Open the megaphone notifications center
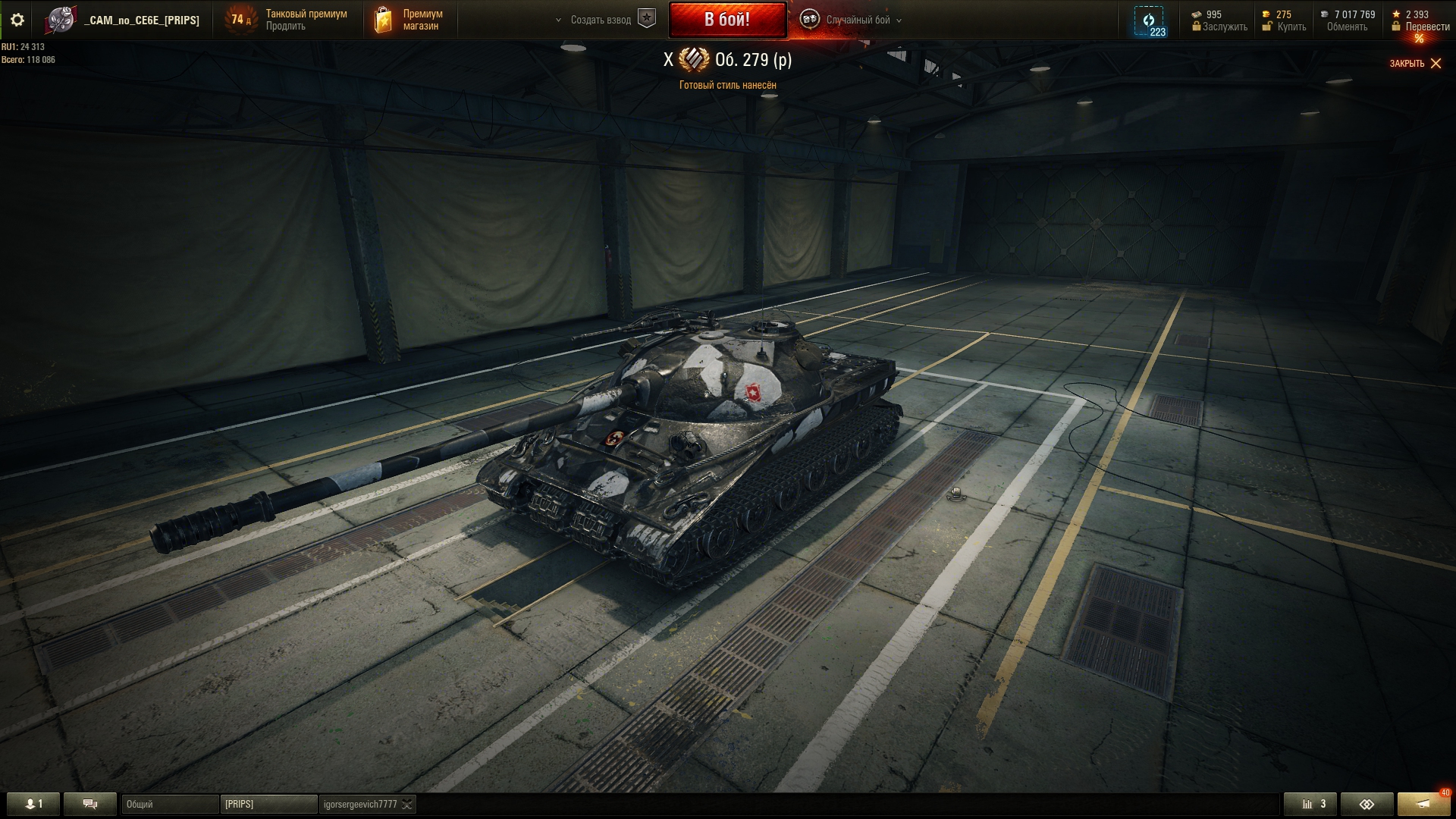Image resolution: width=1456 pixels, height=819 pixels. pos(1423,804)
